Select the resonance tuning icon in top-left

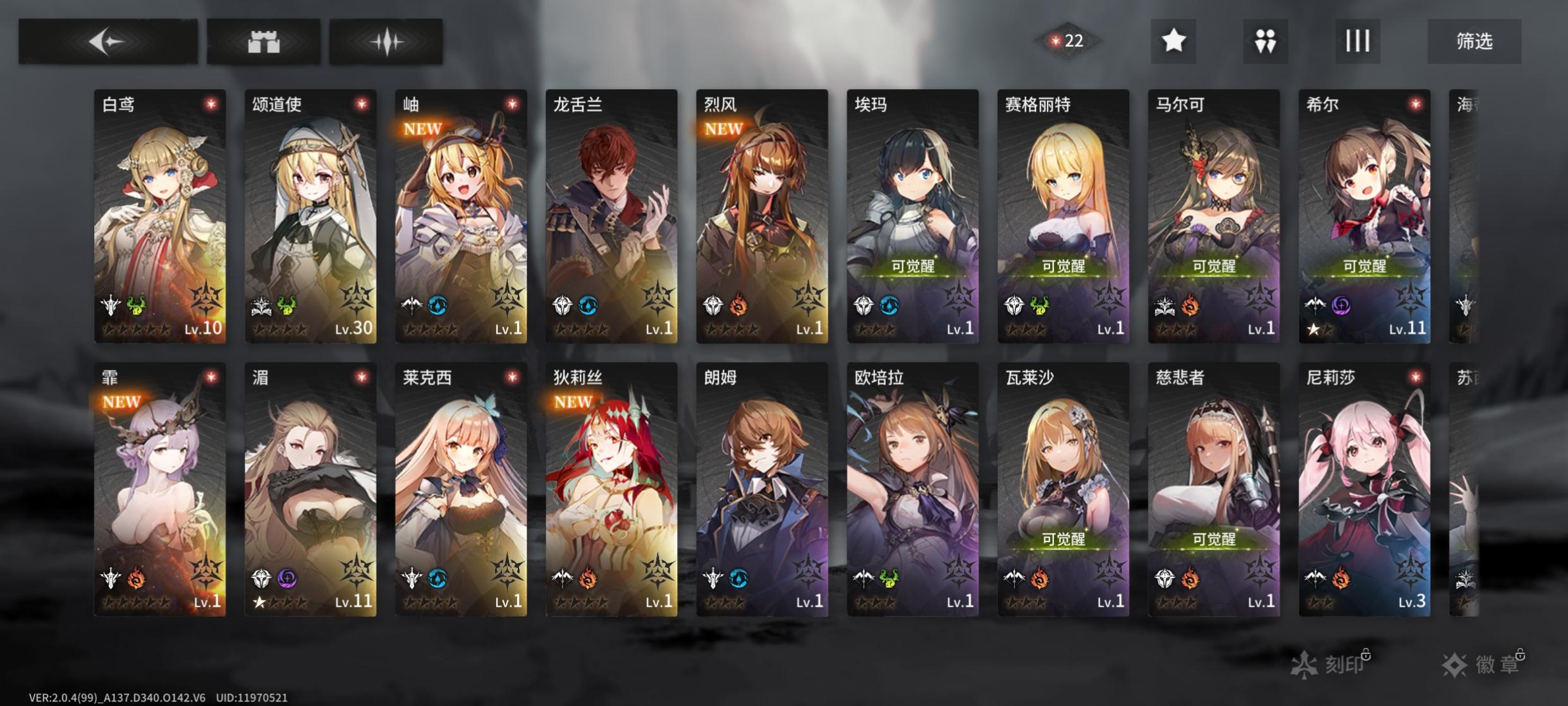coord(386,41)
